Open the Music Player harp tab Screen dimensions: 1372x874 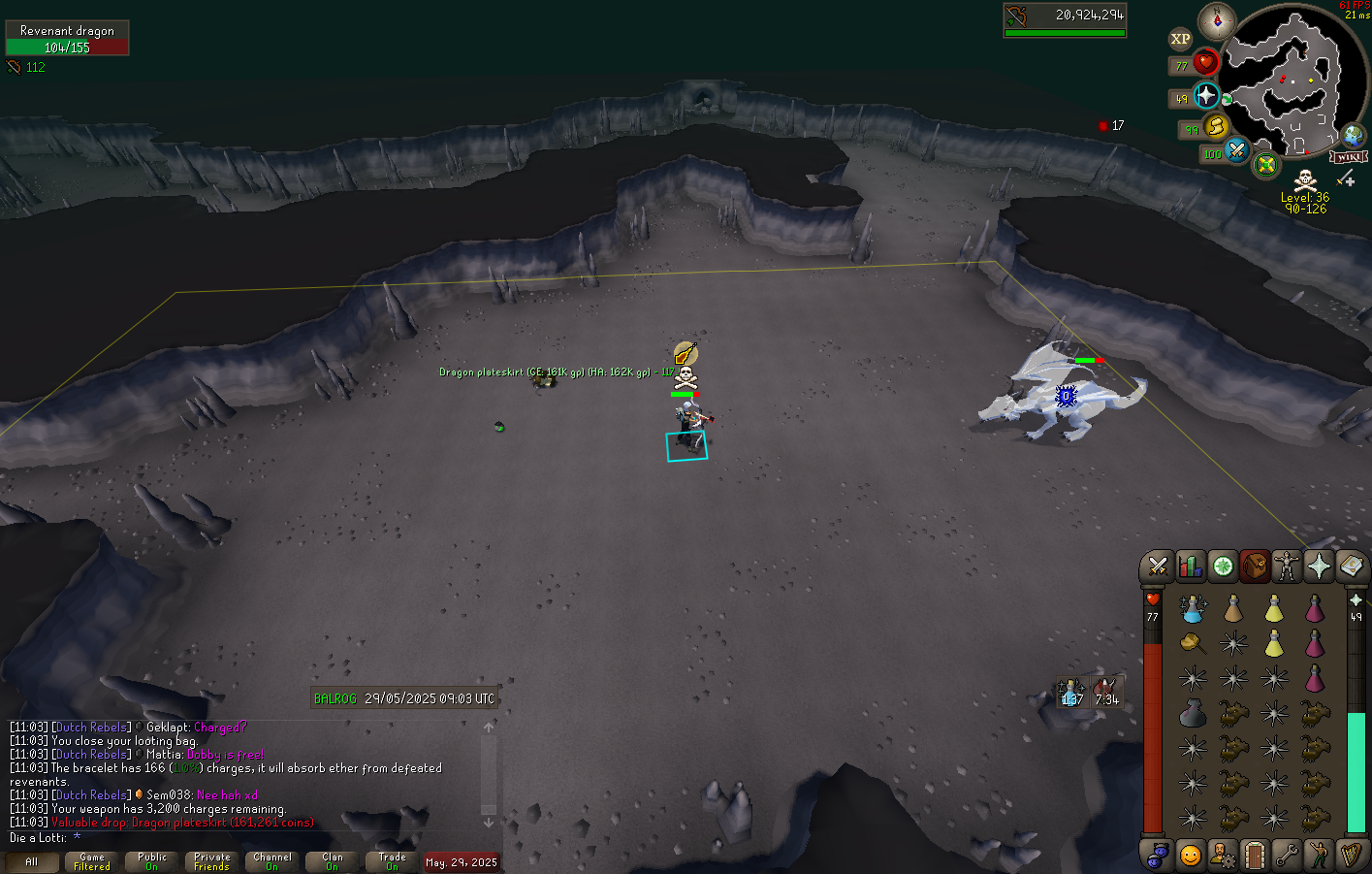point(1351,855)
